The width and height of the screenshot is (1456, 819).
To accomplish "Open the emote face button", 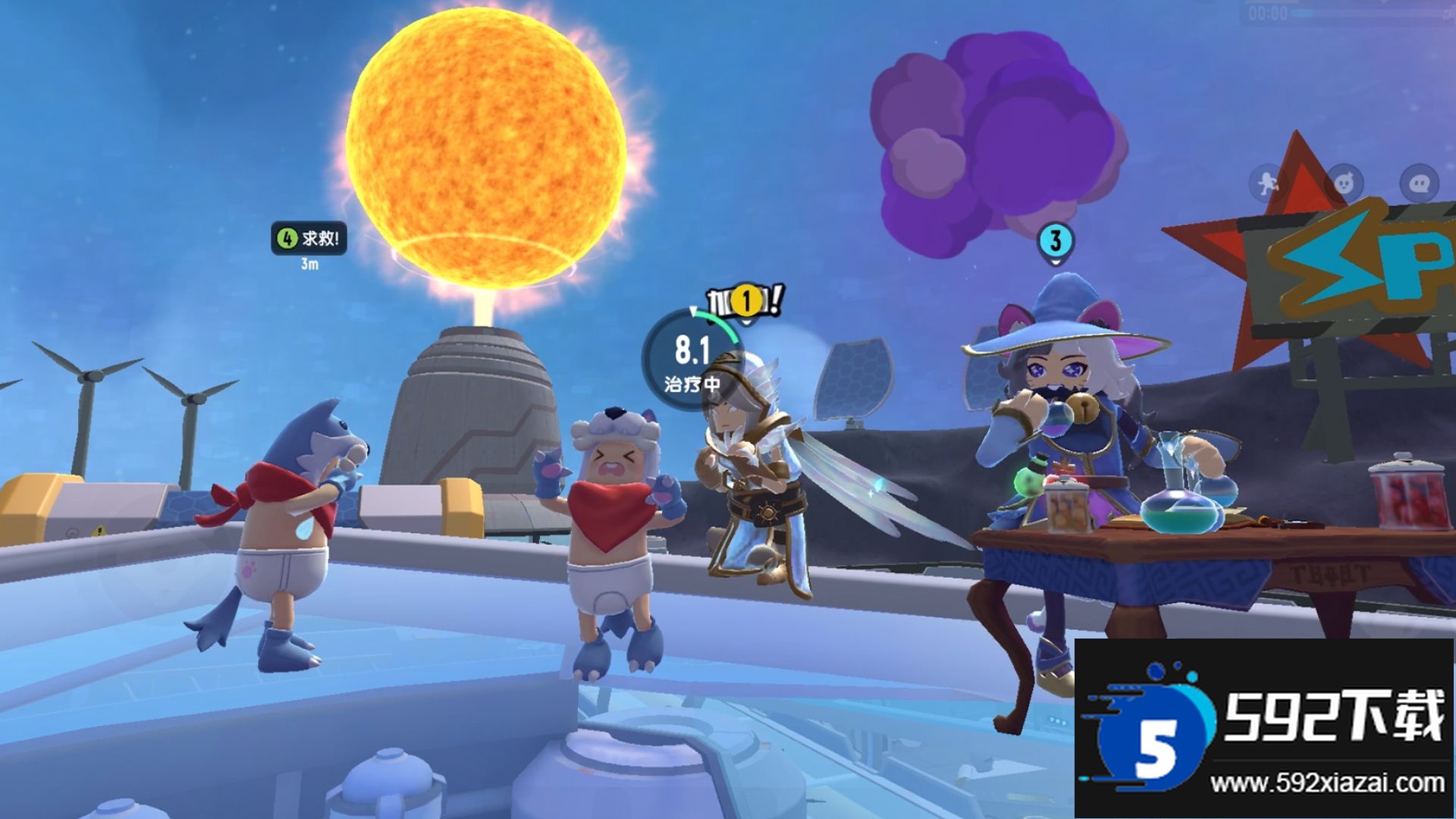I will [x=1344, y=183].
